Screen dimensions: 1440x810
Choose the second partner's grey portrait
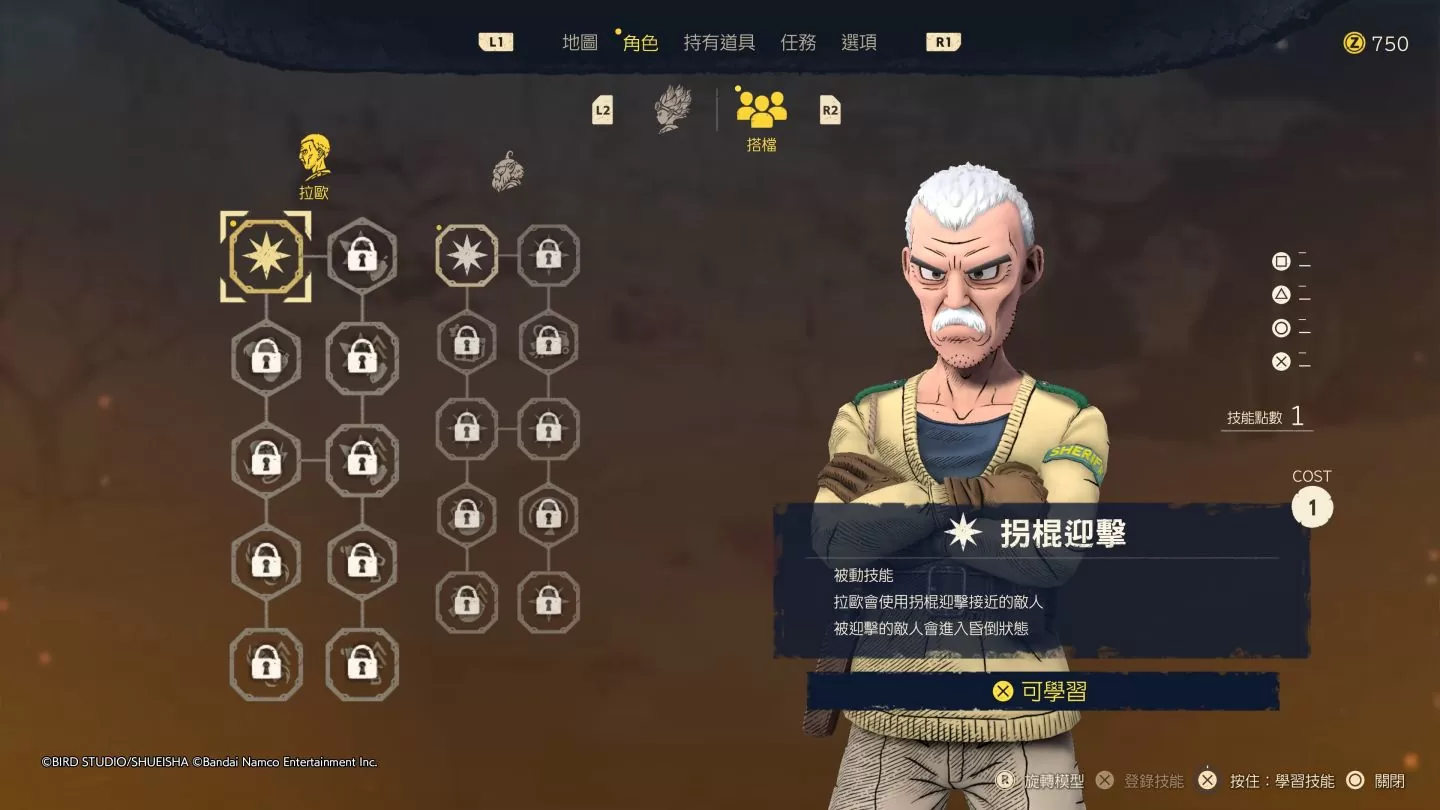click(x=508, y=172)
